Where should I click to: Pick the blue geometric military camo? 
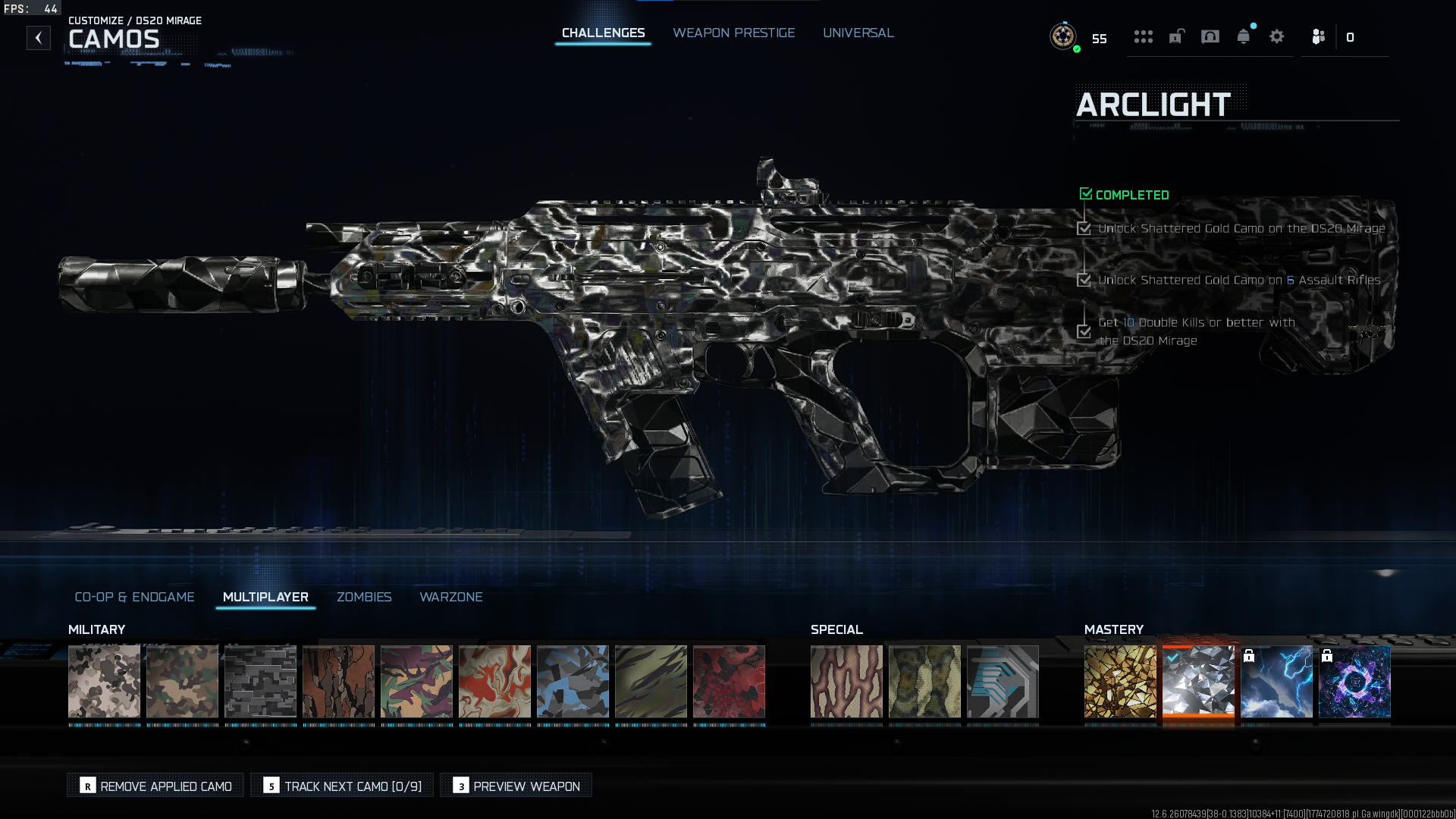tap(573, 681)
